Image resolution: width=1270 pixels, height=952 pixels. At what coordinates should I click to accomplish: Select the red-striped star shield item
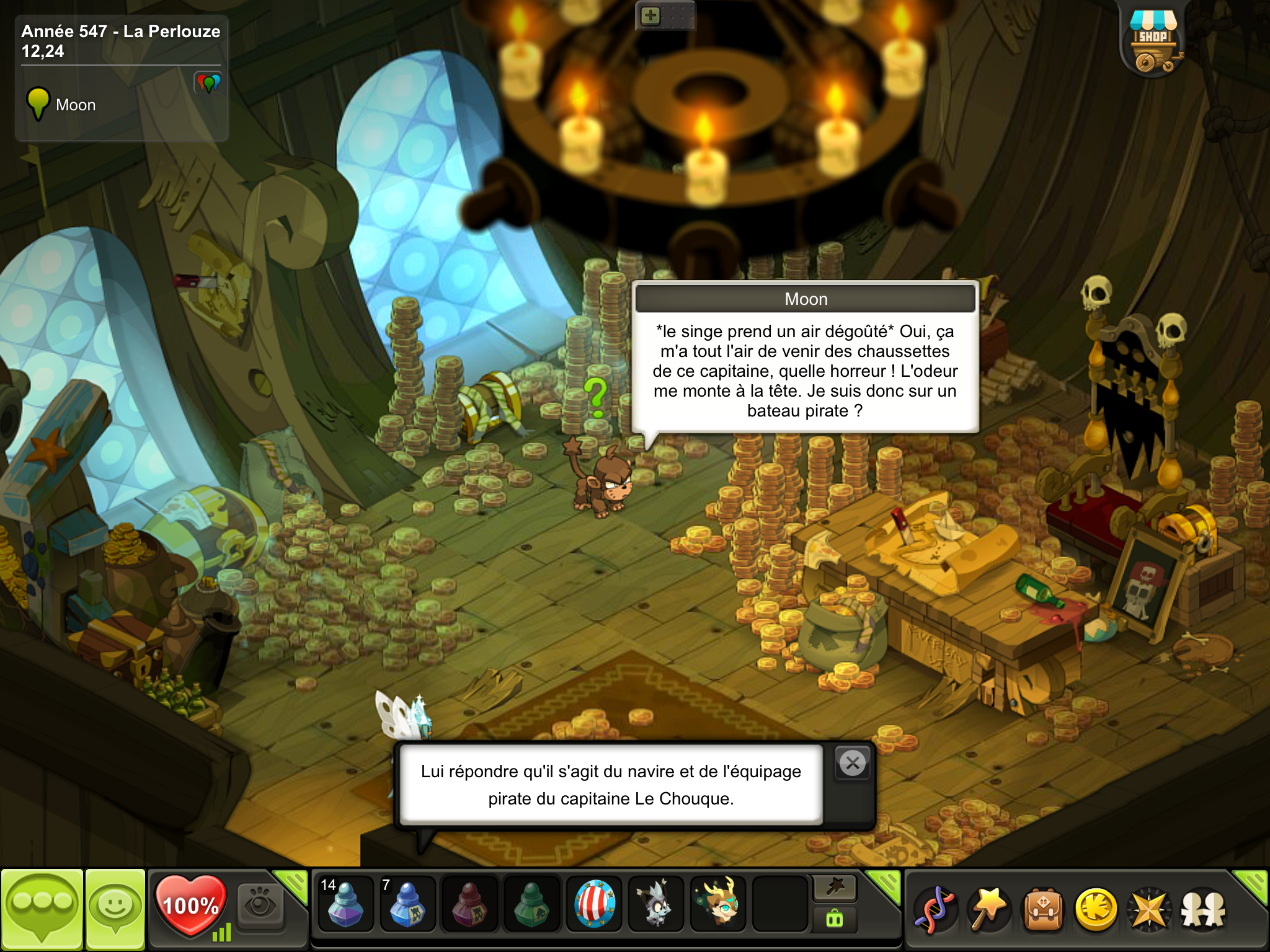tap(594, 905)
